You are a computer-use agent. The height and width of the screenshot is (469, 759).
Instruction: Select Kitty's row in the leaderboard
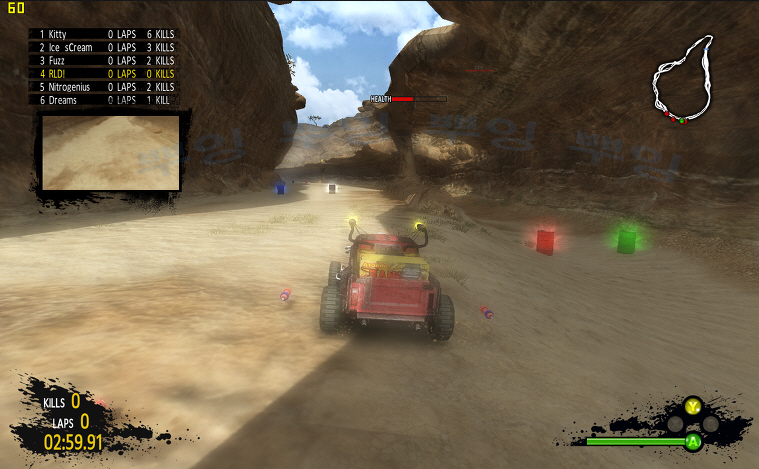pos(105,33)
